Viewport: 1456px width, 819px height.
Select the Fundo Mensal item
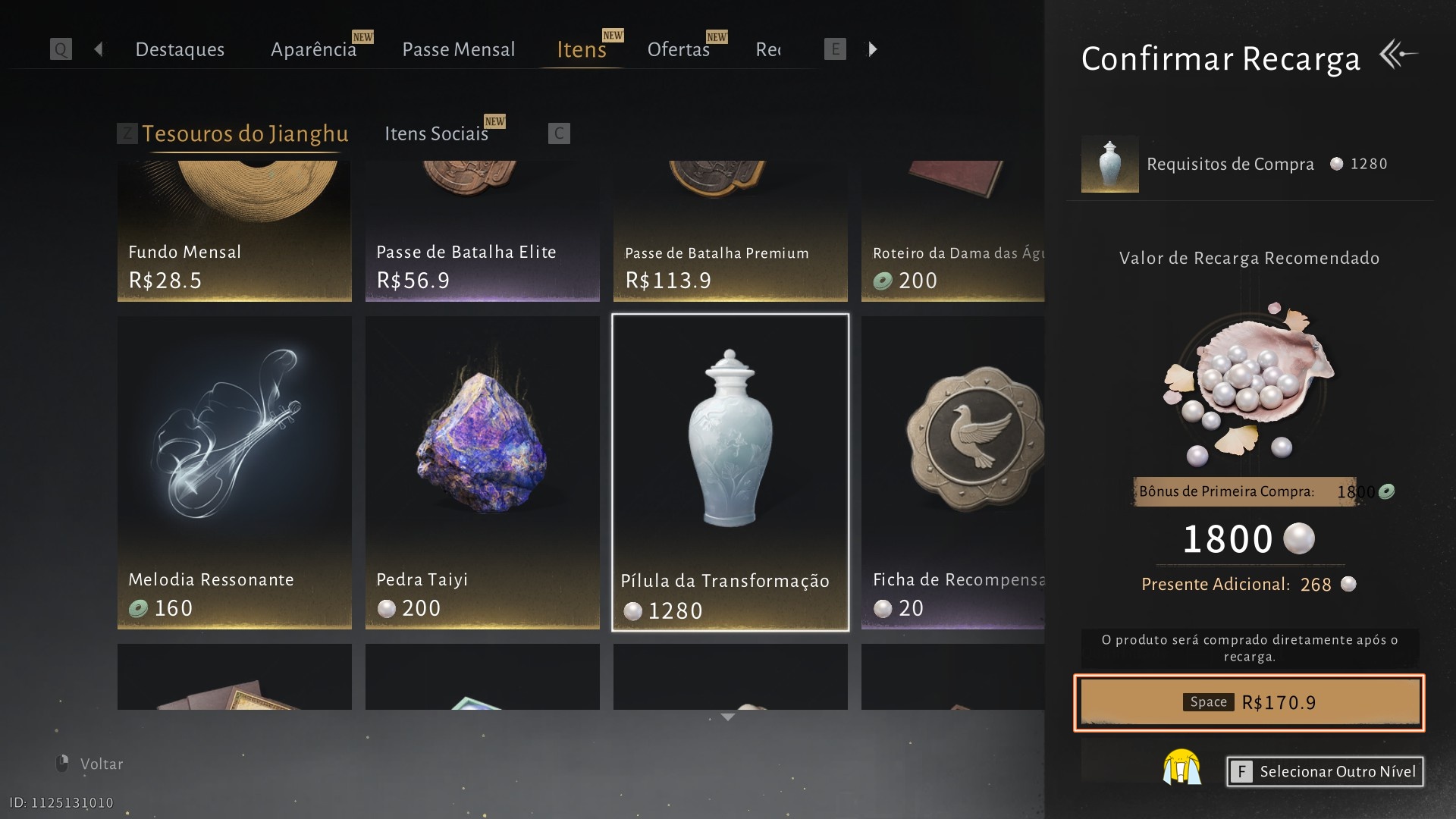tap(234, 231)
